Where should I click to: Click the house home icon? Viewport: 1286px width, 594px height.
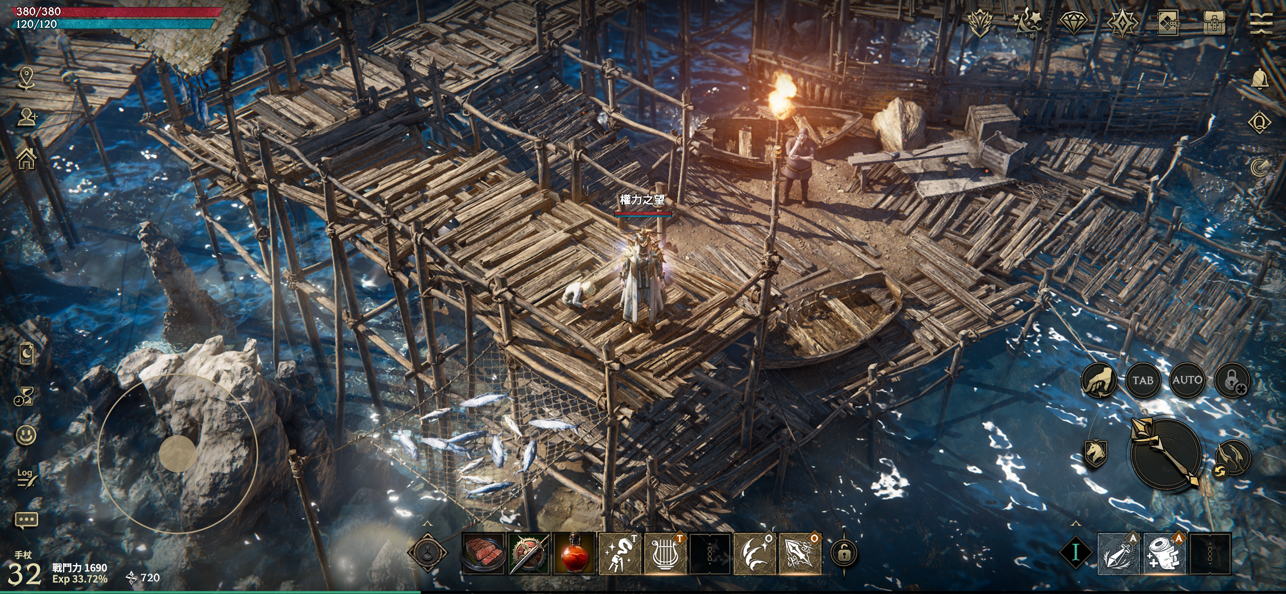point(26,160)
